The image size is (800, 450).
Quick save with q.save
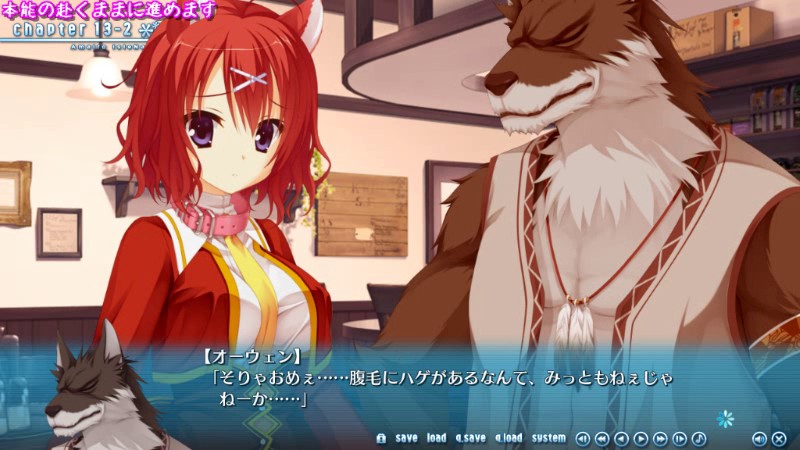(470, 438)
